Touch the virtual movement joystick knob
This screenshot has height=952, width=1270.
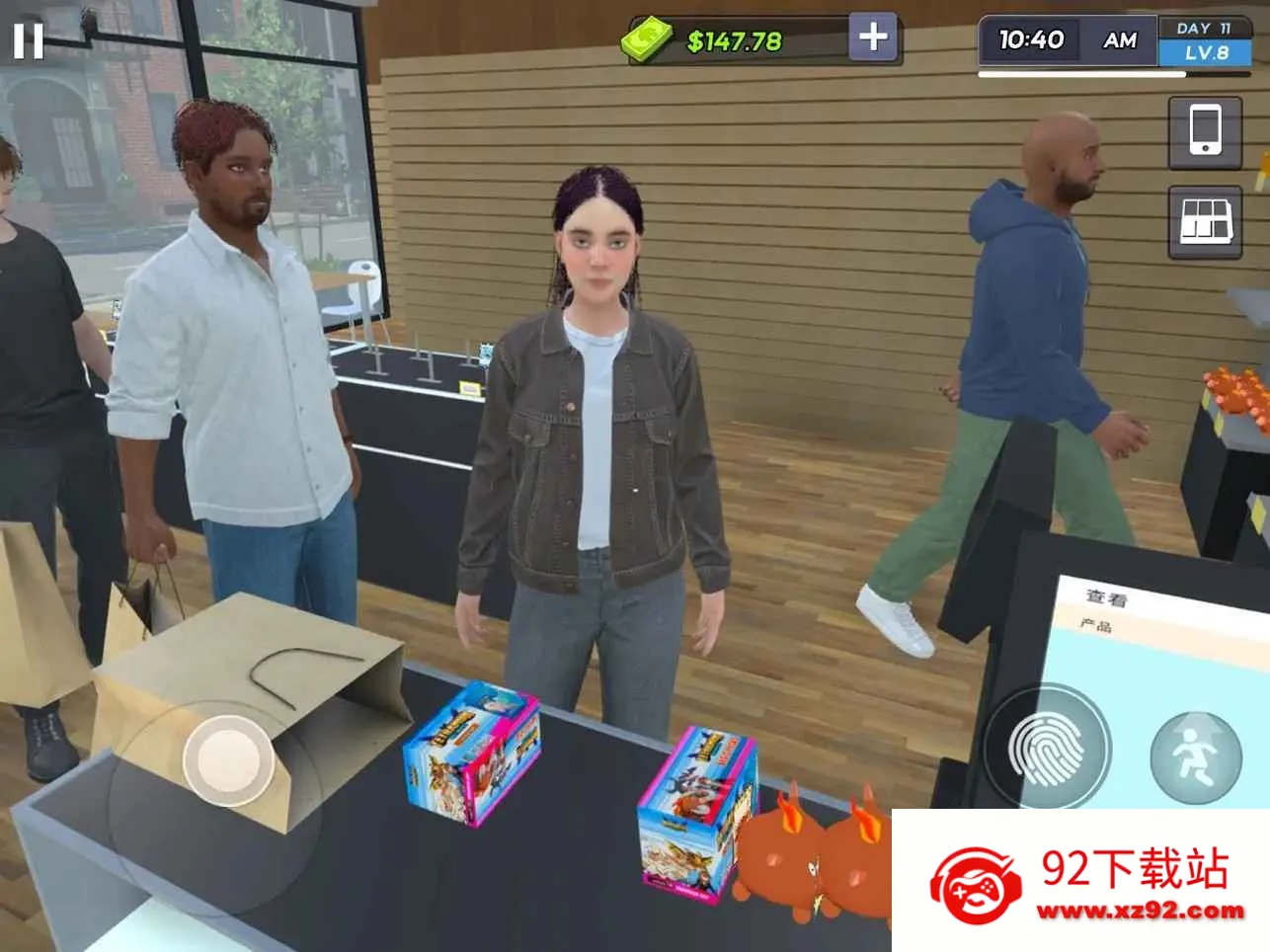[228, 759]
